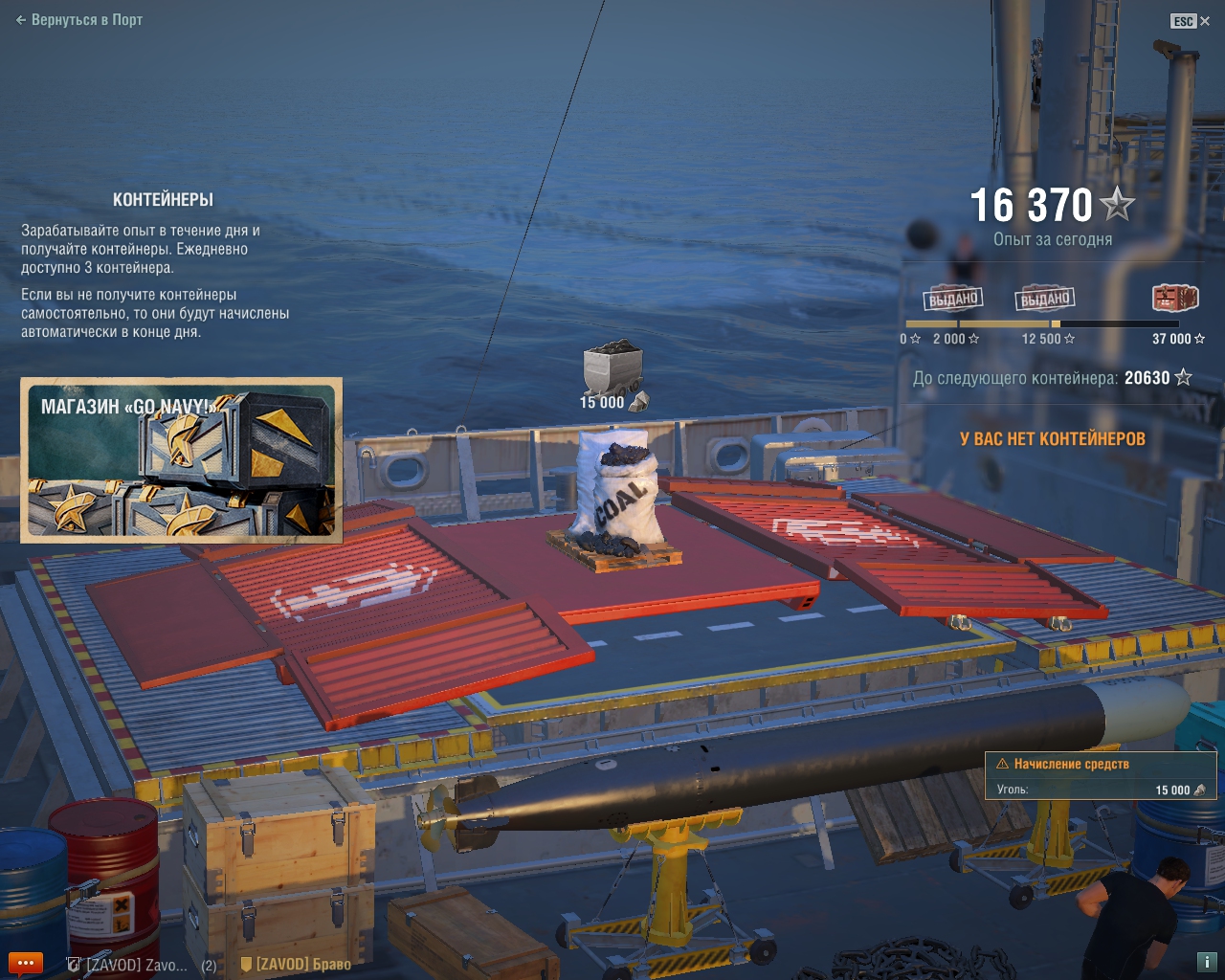Open the orange chat button
Screen dimensions: 1225x980
(x=25, y=963)
